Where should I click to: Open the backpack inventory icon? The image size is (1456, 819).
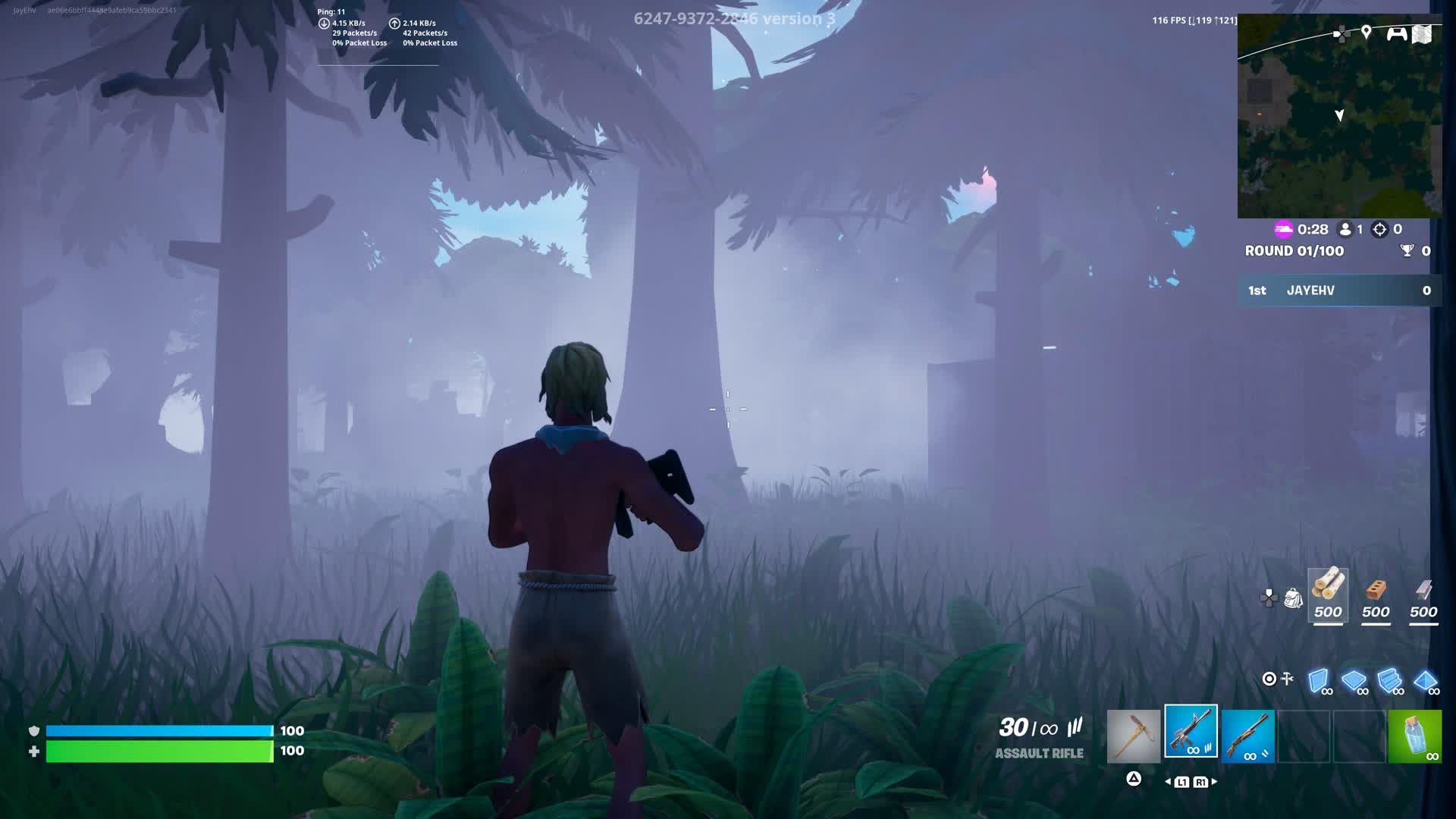tap(1293, 598)
